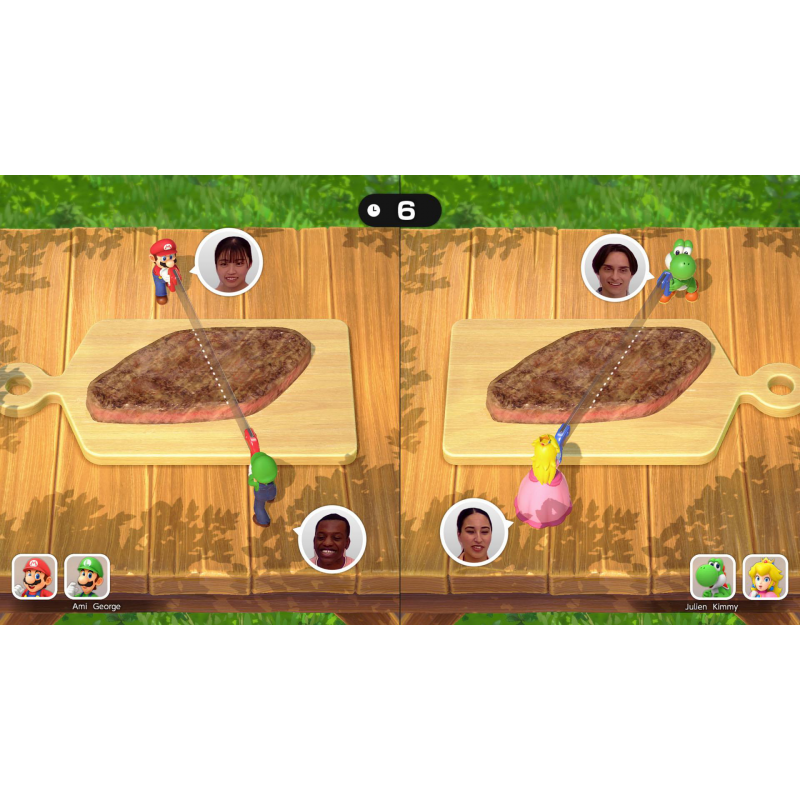Select Mario's player portrait icon
This screenshot has width=800, height=800.
(34, 577)
